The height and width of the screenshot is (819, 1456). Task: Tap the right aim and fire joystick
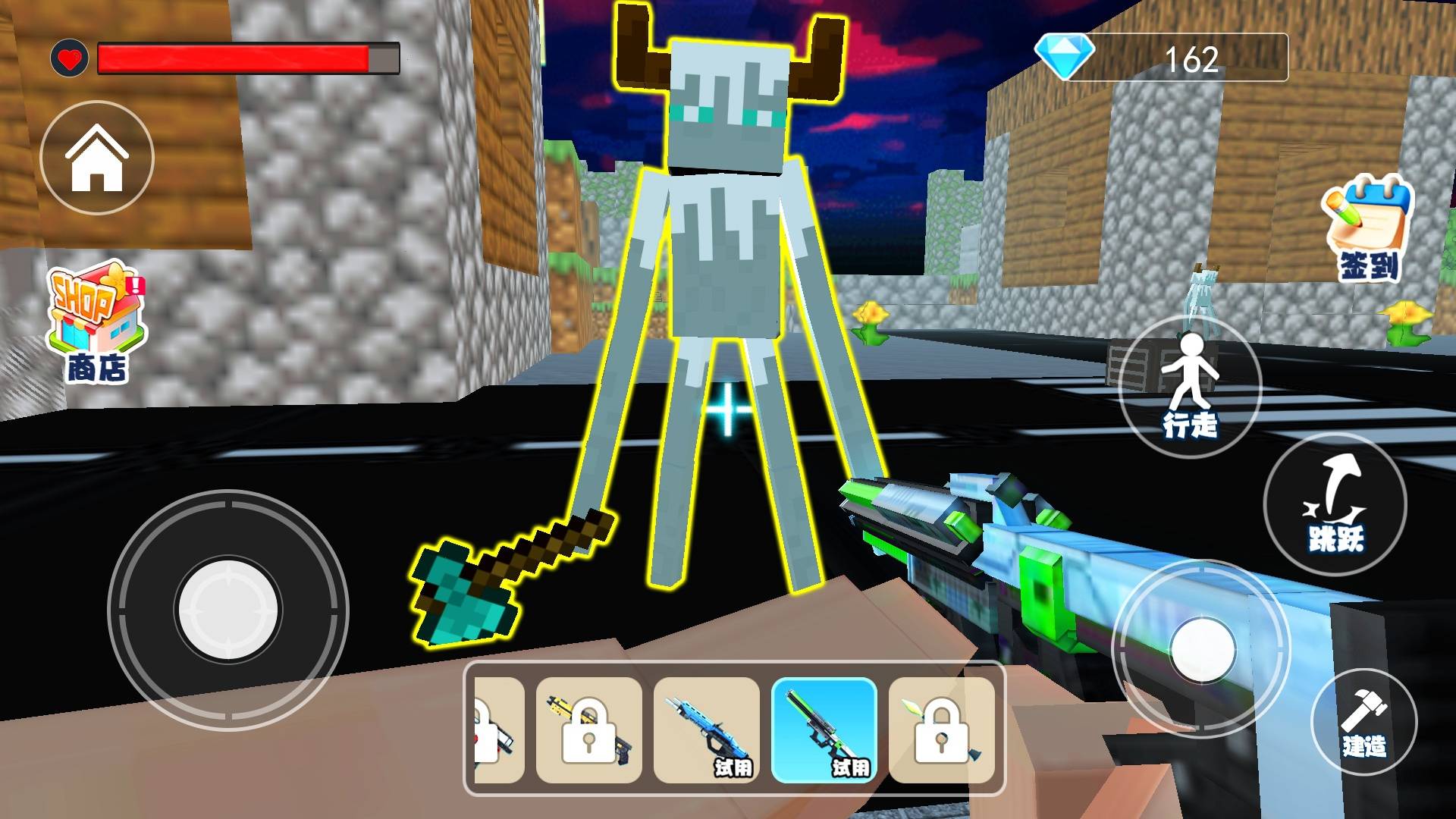pos(1202,649)
